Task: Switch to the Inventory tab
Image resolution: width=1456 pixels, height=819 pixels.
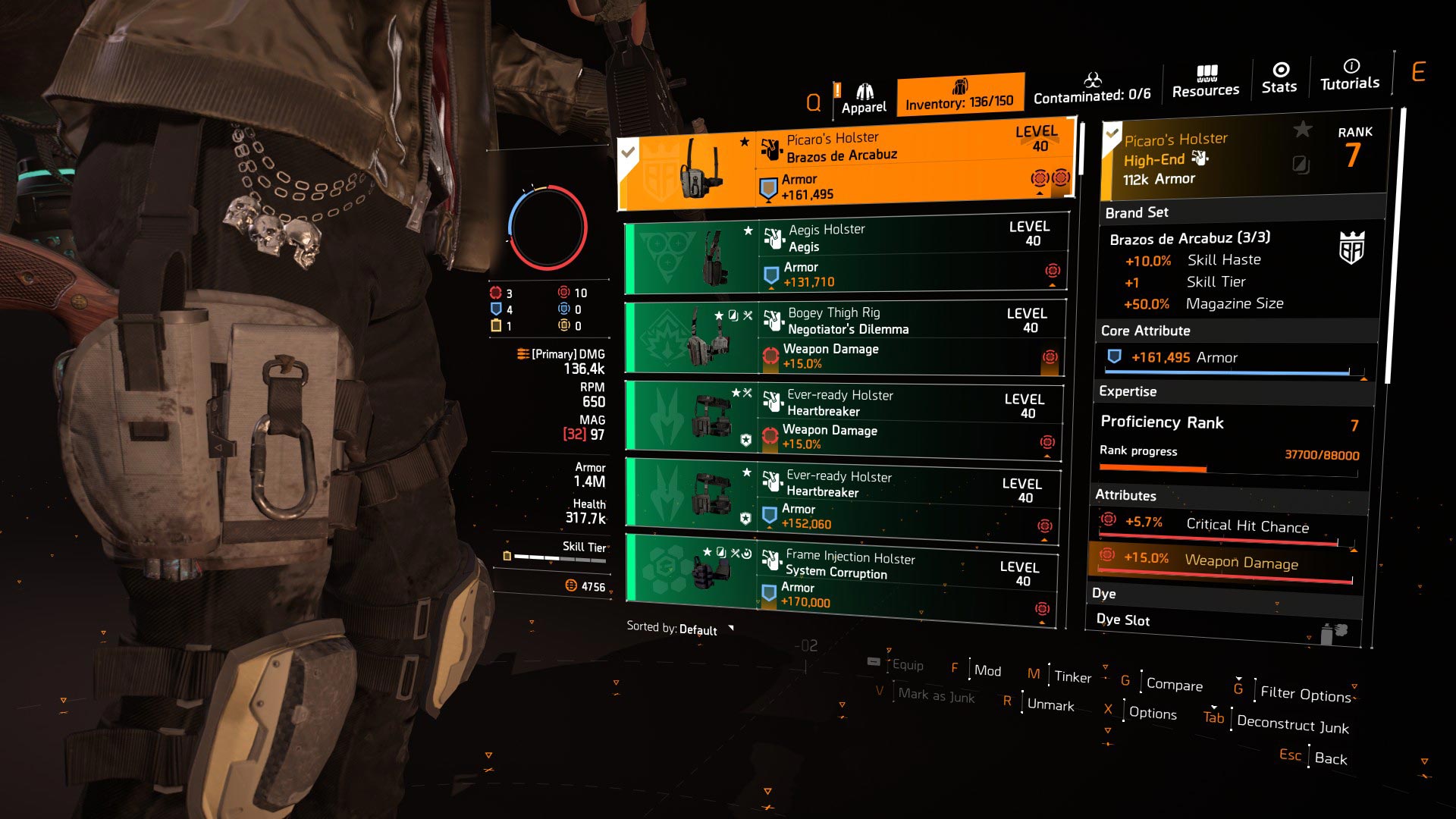Action: 959,95
